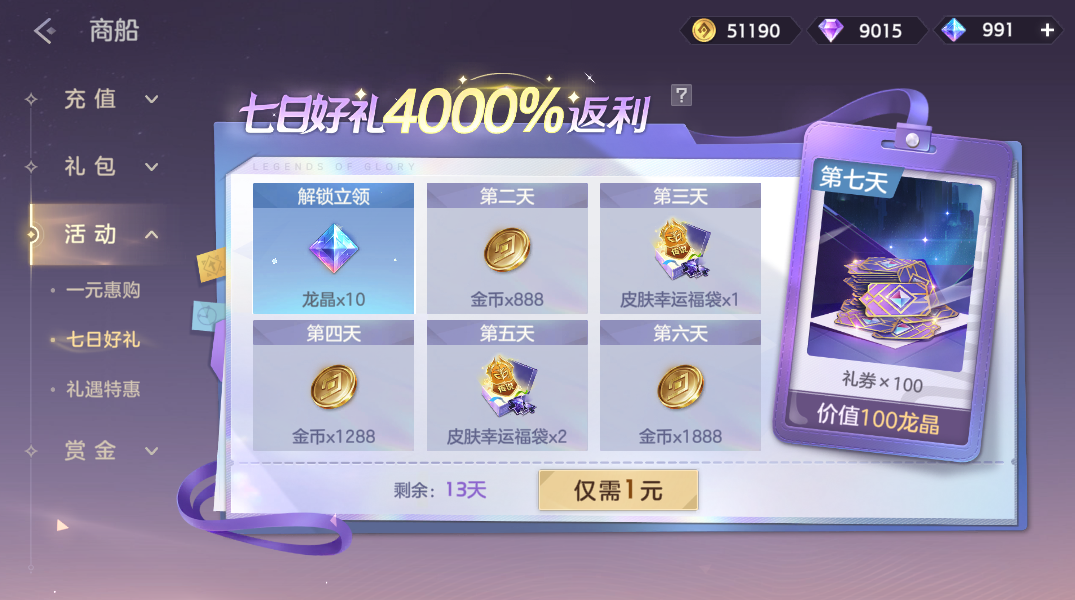Tap the purple gem currency icon

click(x=830, y=30)
